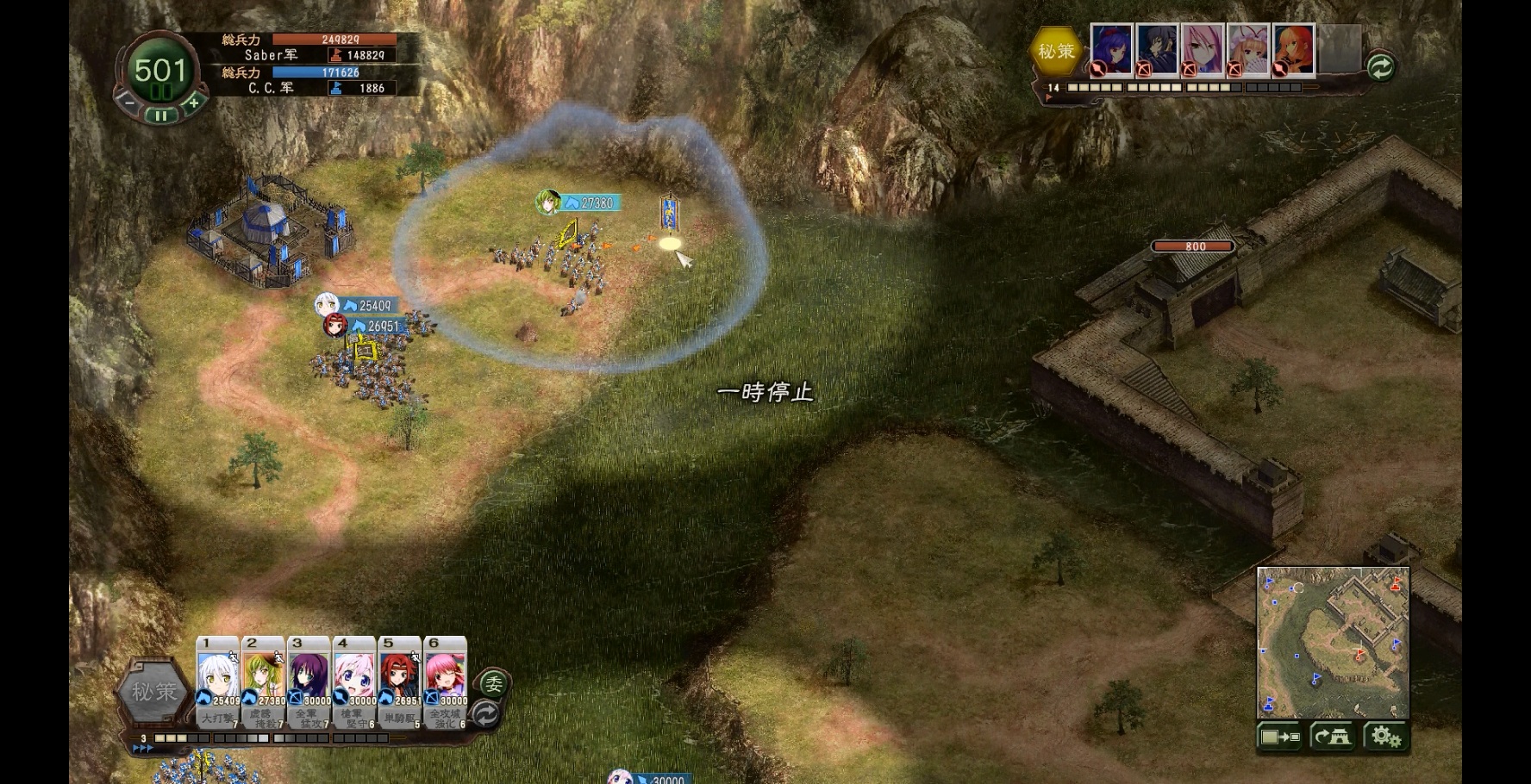
Task: Select the enemy blue-haired officer portrait
Action: coord(1112,48)
